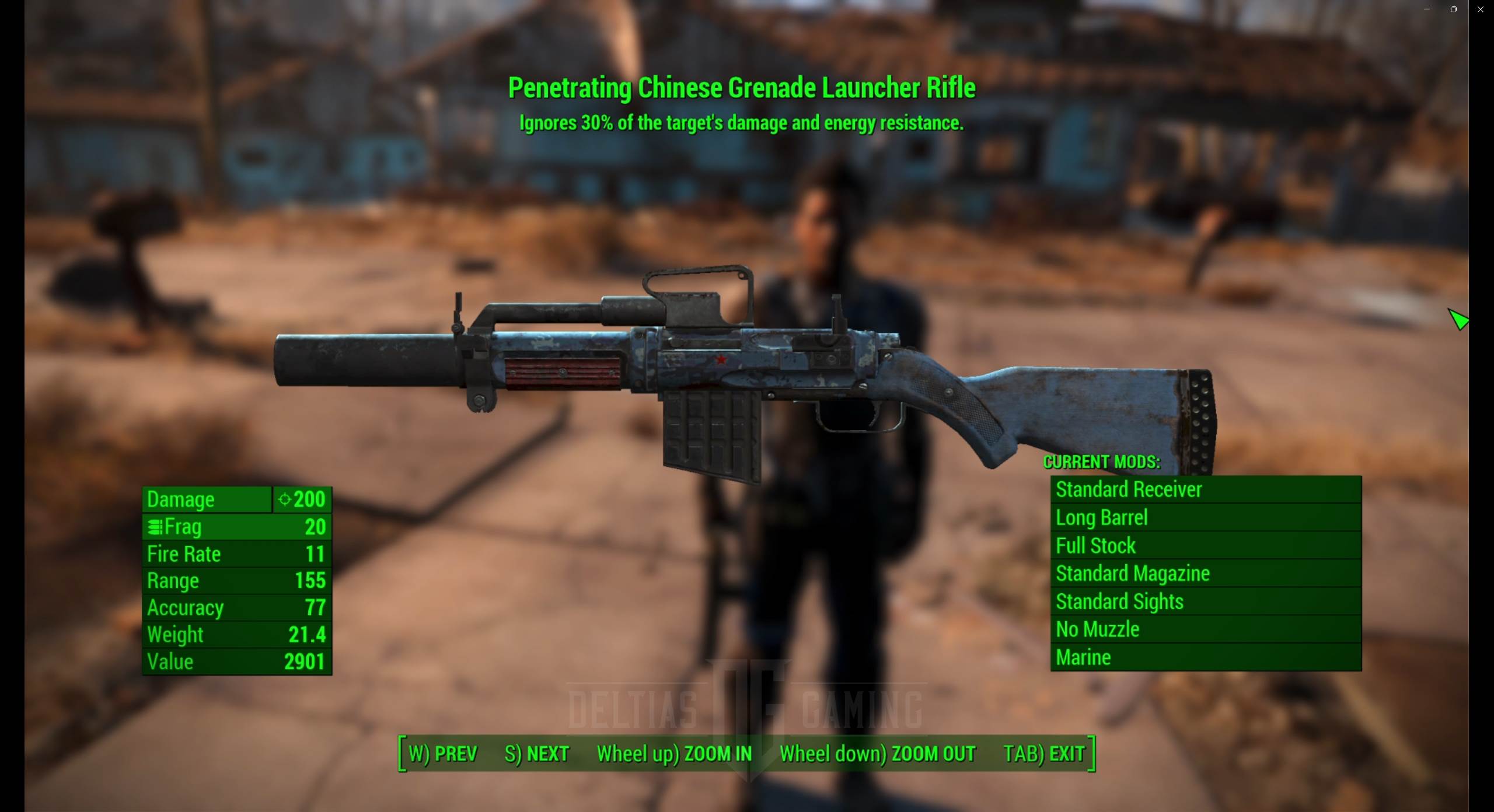The height and width of the screenshot is (812, 1494).
Task: Show the NEXT item
Action: 536,754
